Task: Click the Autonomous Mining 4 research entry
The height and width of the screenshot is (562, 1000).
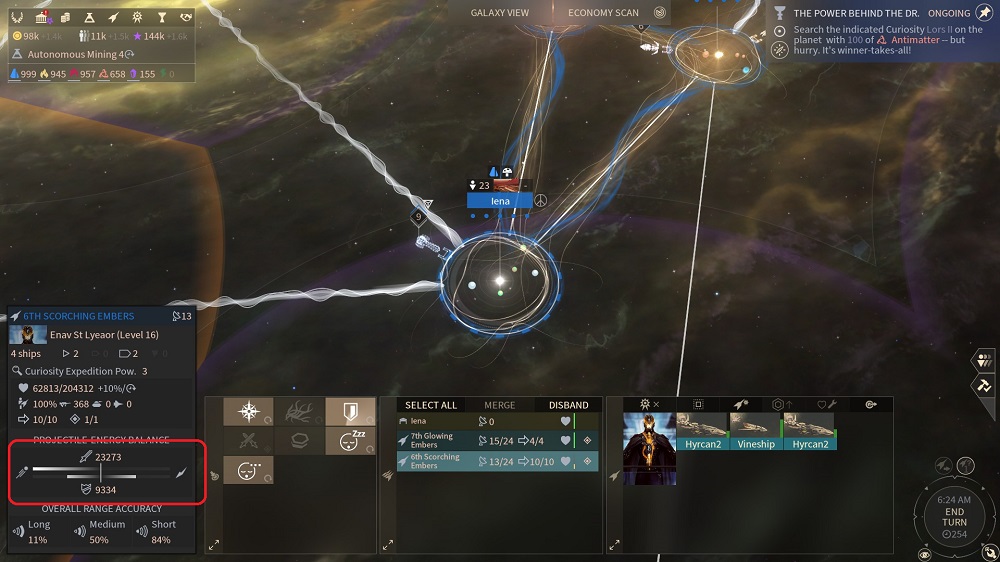Action: [75, 54]
